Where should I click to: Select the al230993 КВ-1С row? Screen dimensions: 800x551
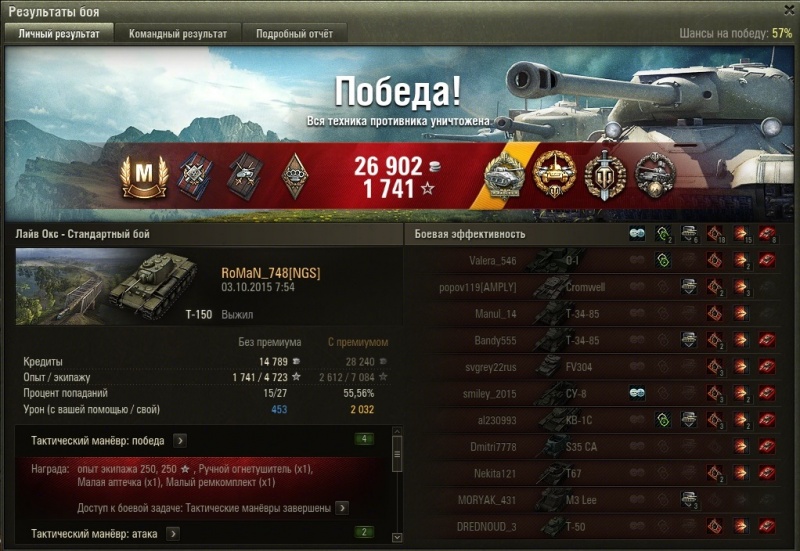point(600,419)
